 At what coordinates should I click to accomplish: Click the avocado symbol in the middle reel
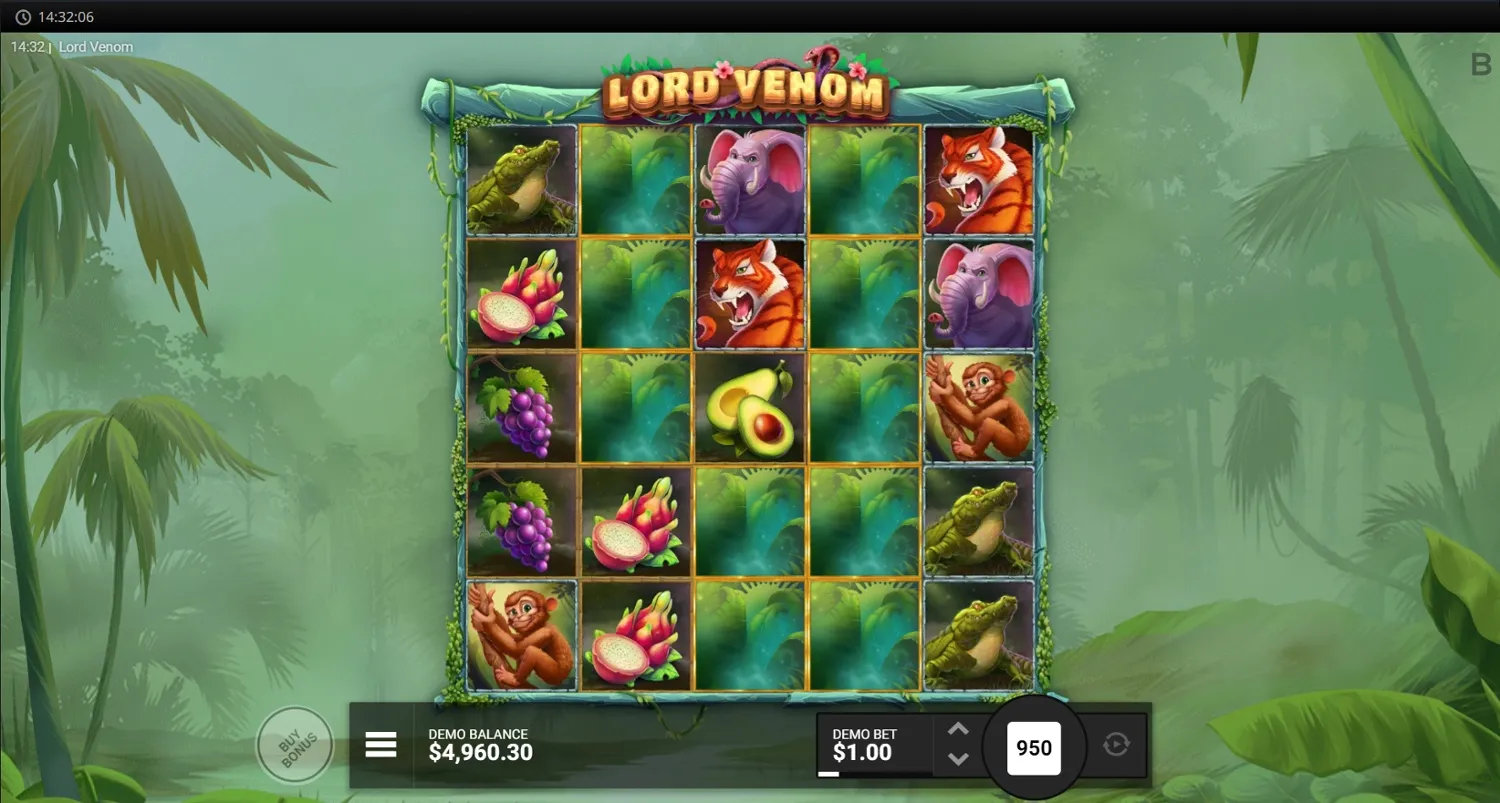pyautogui.click(x=749, y=408)
